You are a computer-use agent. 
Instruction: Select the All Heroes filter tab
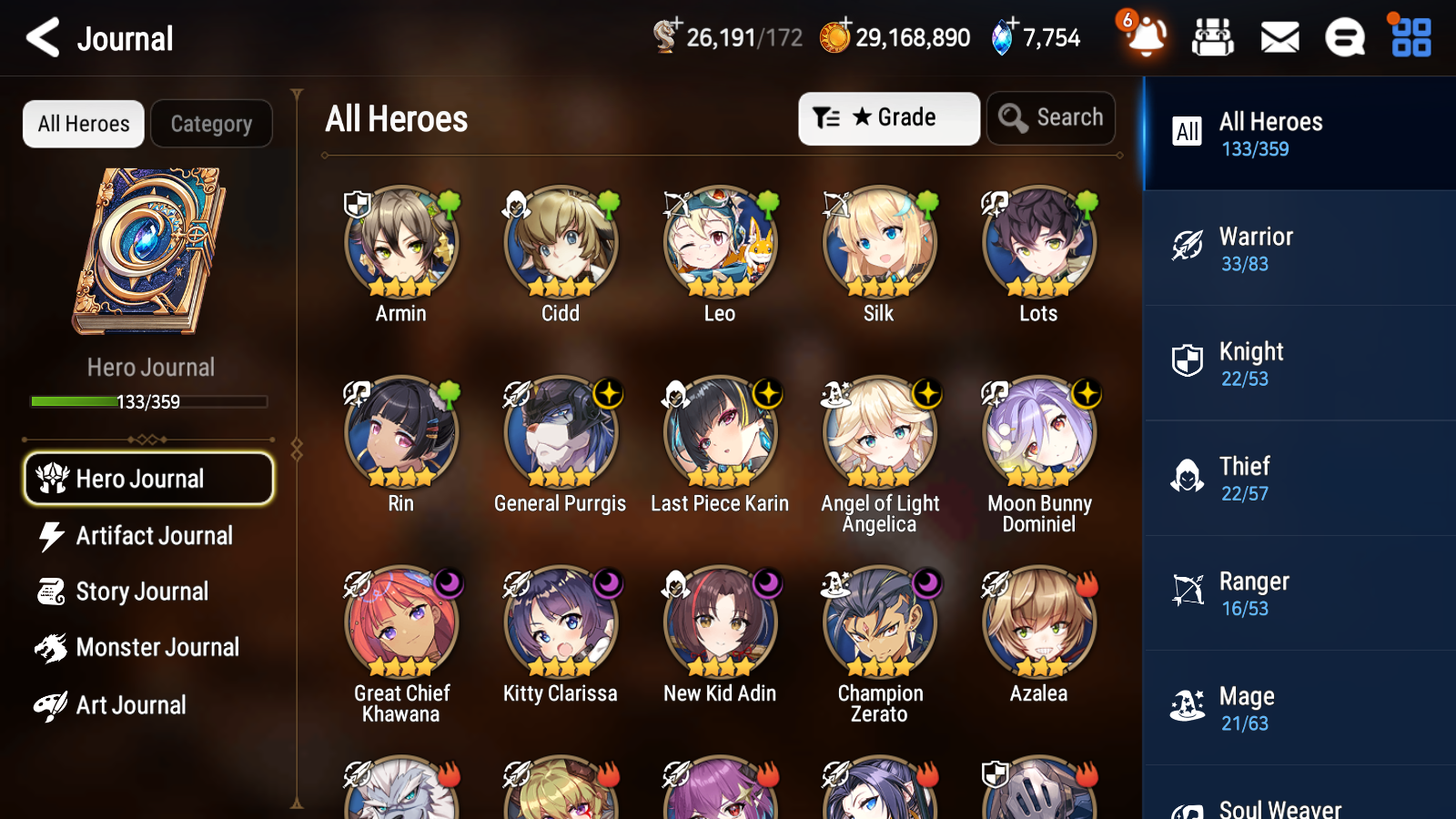(x=83, y=124)
